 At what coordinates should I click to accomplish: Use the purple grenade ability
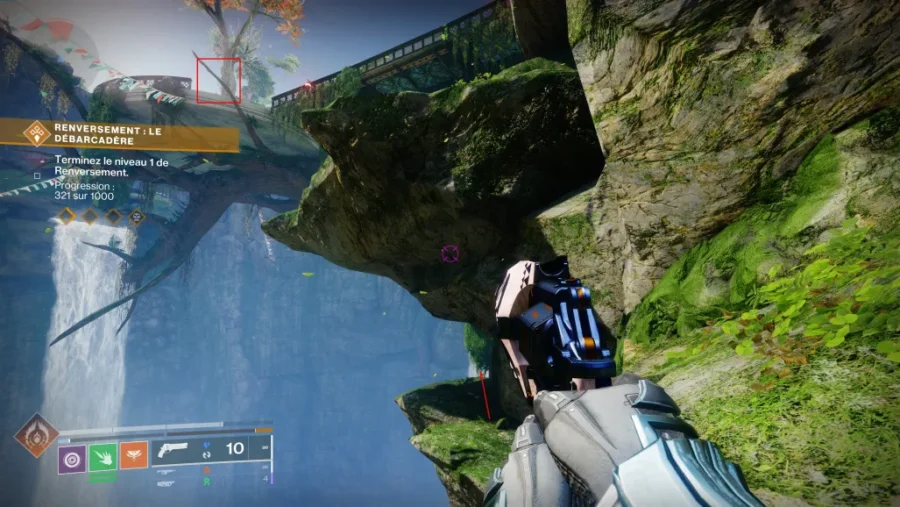(x=71, y=458)
